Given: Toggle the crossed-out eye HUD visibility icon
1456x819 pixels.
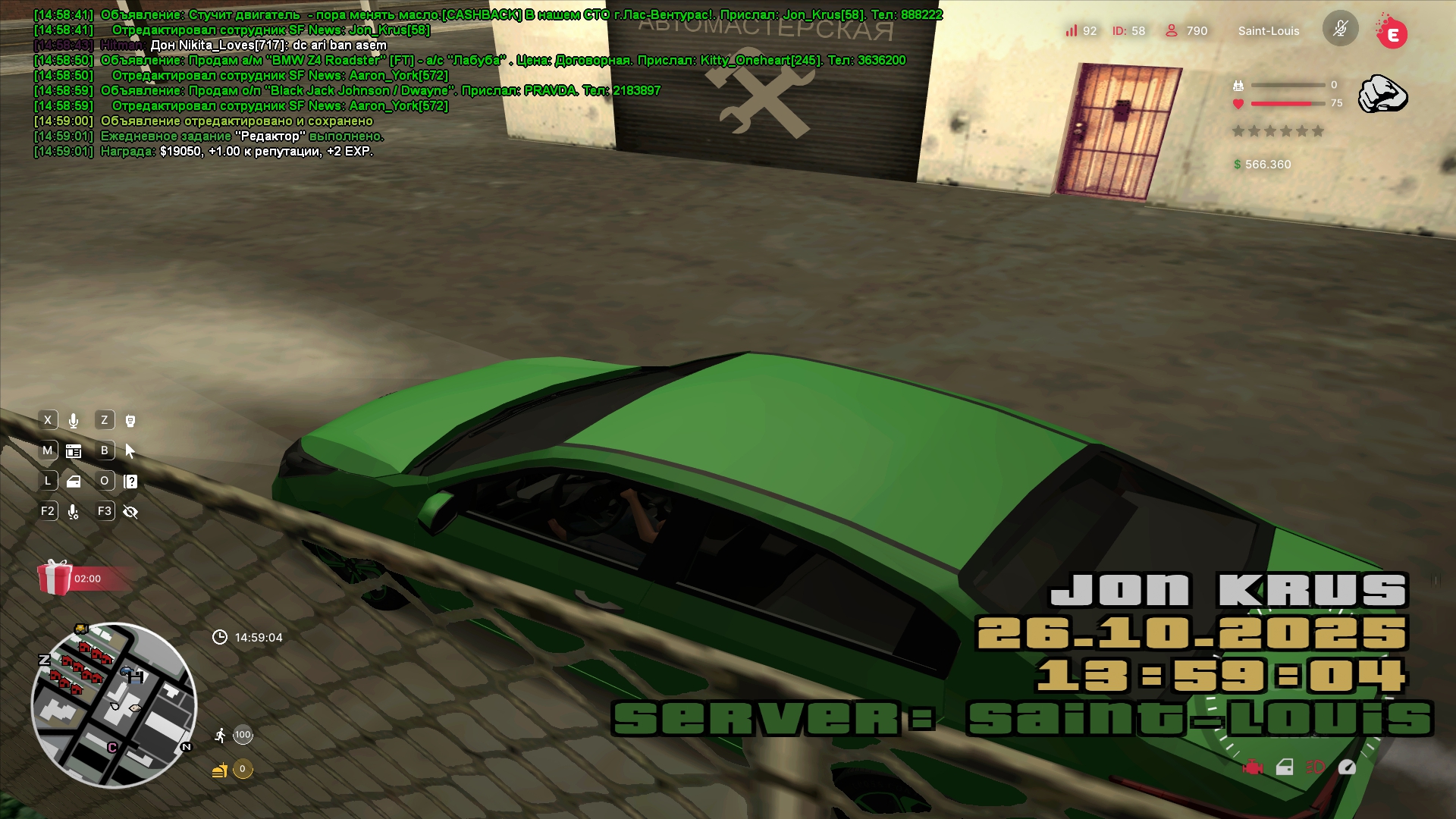Looking at the screenshot, I should point(130,512).
